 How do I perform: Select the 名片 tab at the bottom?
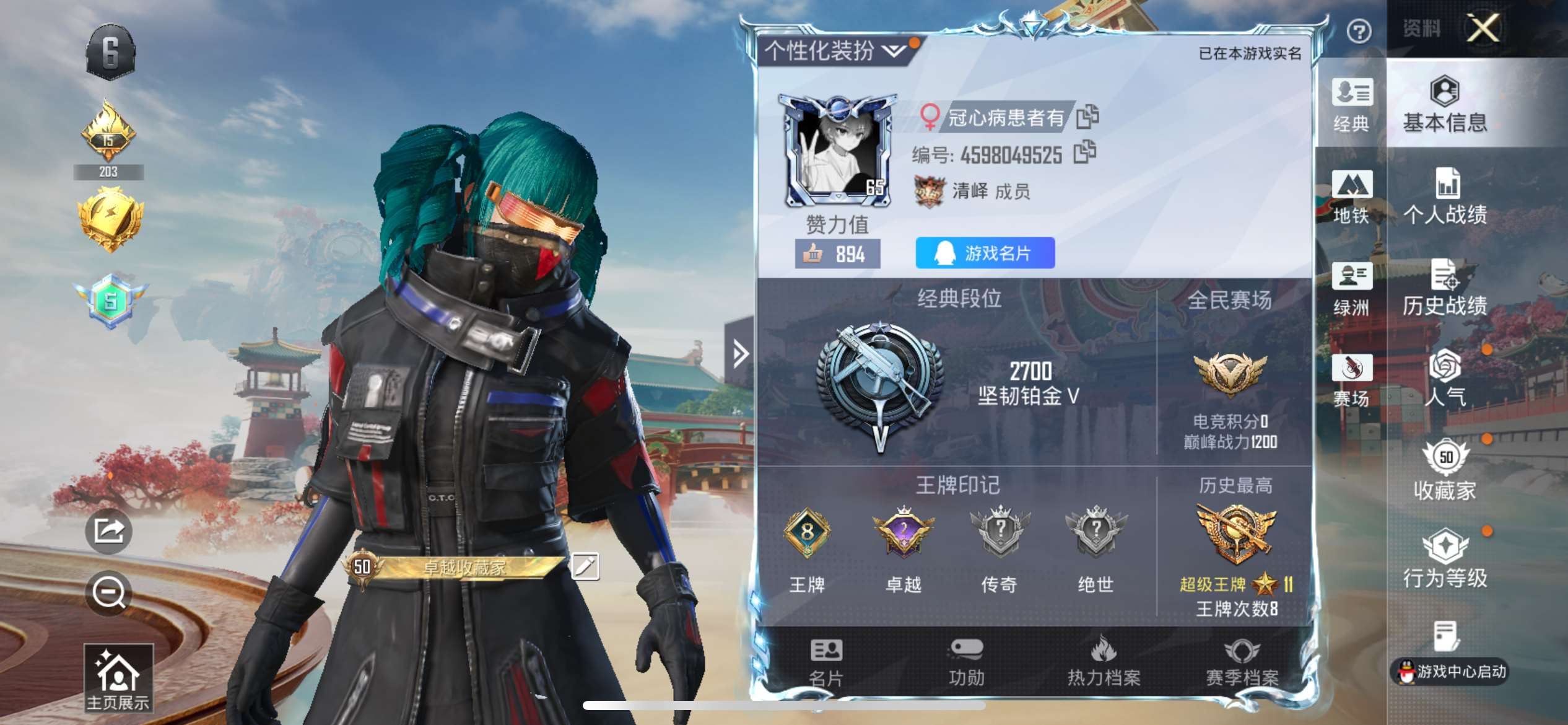(x=826, y=663)
